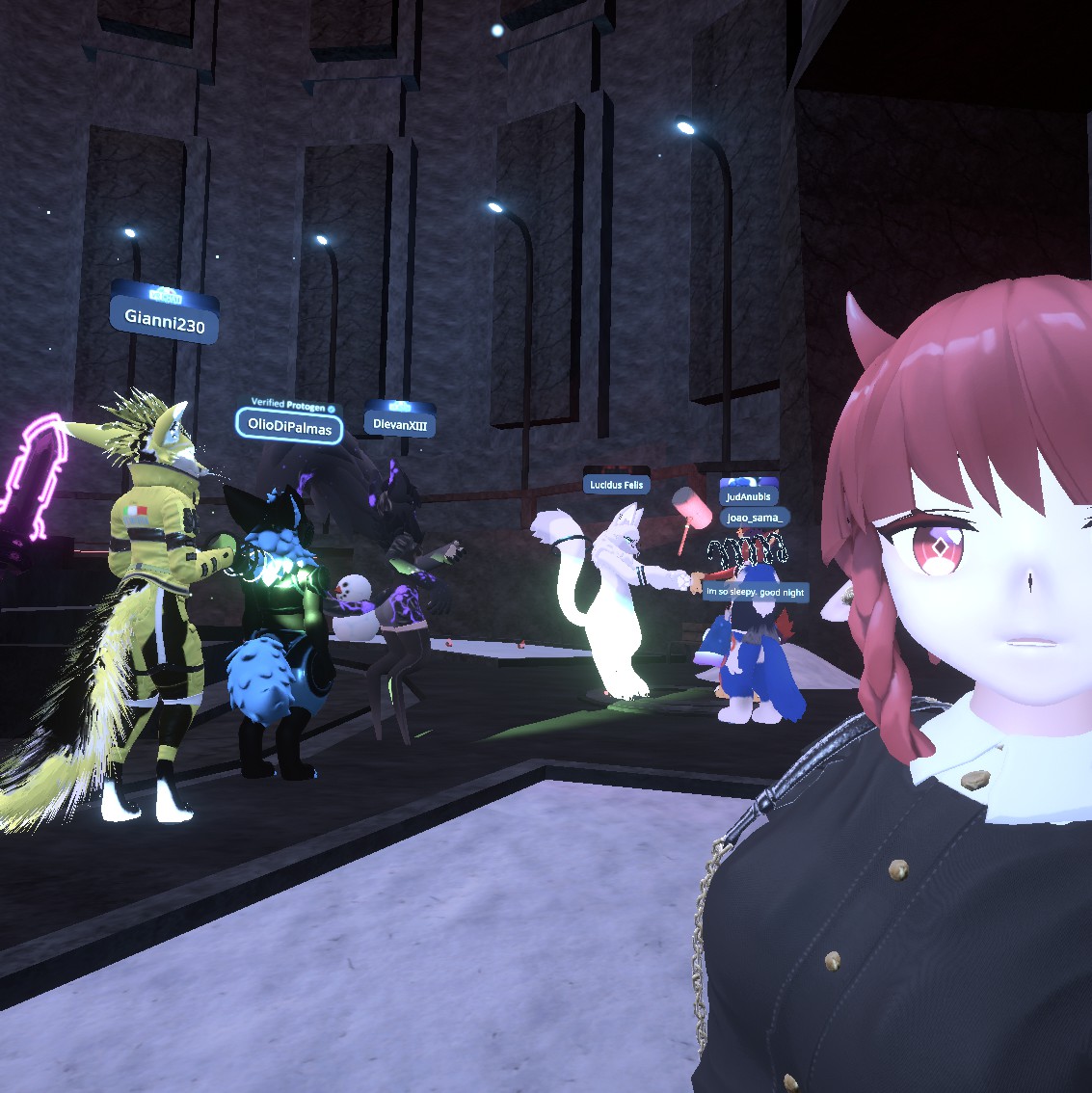Screen dimensions: 1092x1093
Task: Select the joao_sama_ nameplate
Action: coord(755,518)
